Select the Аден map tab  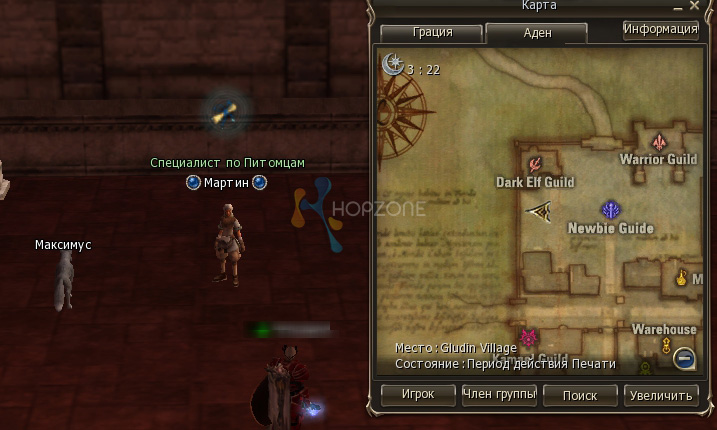(x=535, y=33)
